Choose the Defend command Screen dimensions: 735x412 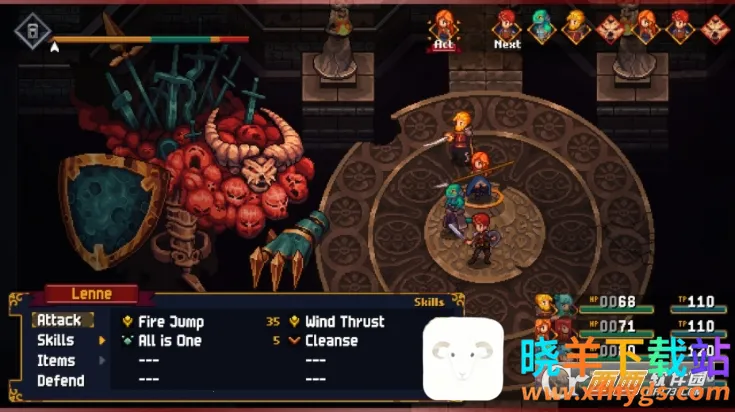[60, 381]
